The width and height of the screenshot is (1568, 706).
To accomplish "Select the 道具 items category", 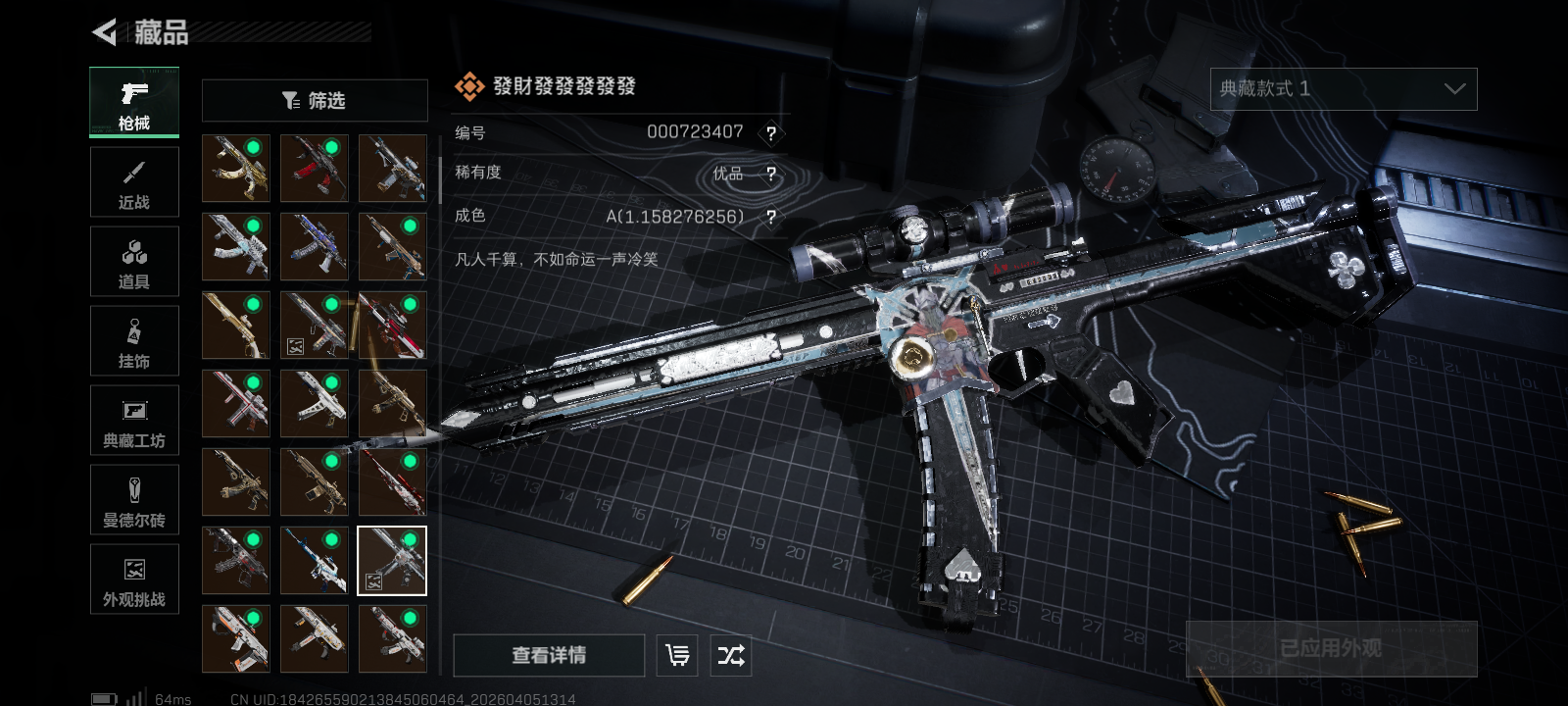I will 134,262.
